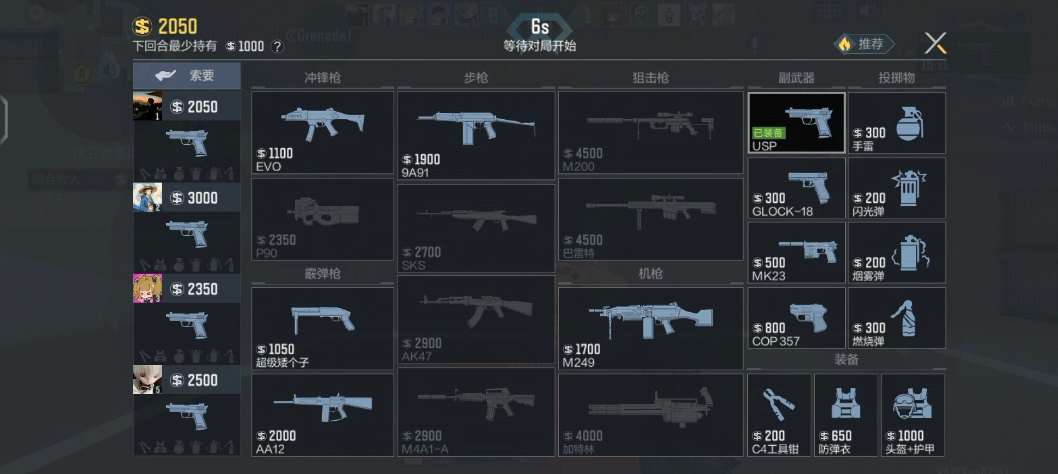The image size is (1058, 474).
Task: Select the AA12 shotgun
Action: click(x=322, y=414)
